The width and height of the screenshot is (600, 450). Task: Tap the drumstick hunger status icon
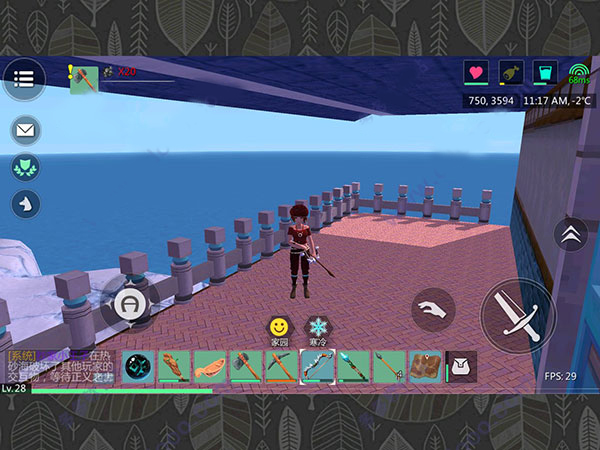click(509, 73)
